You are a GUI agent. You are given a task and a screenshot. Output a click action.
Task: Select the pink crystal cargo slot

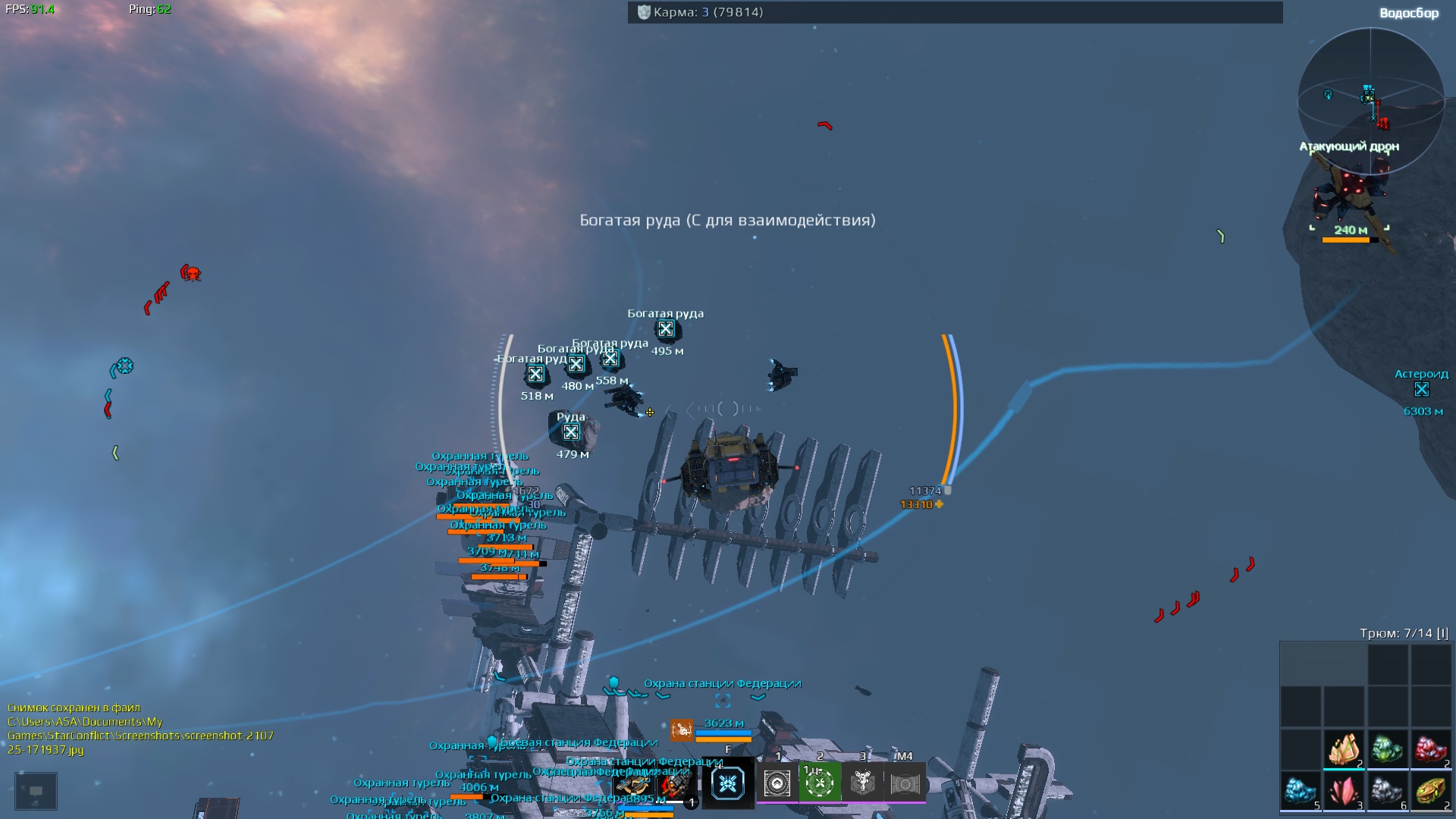pyautogui.click(x=1344, y=791)
